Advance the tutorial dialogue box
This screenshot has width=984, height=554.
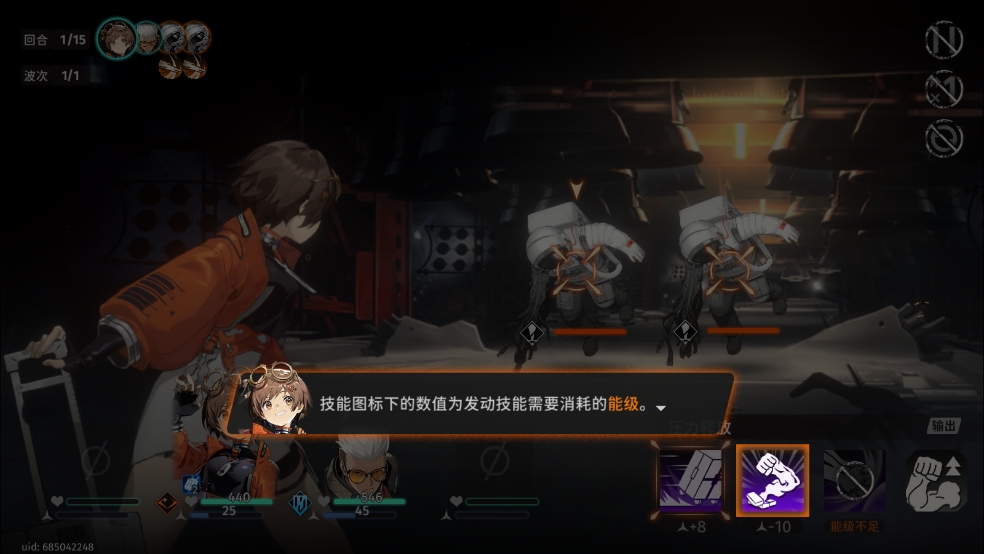(x=480, y=404)
